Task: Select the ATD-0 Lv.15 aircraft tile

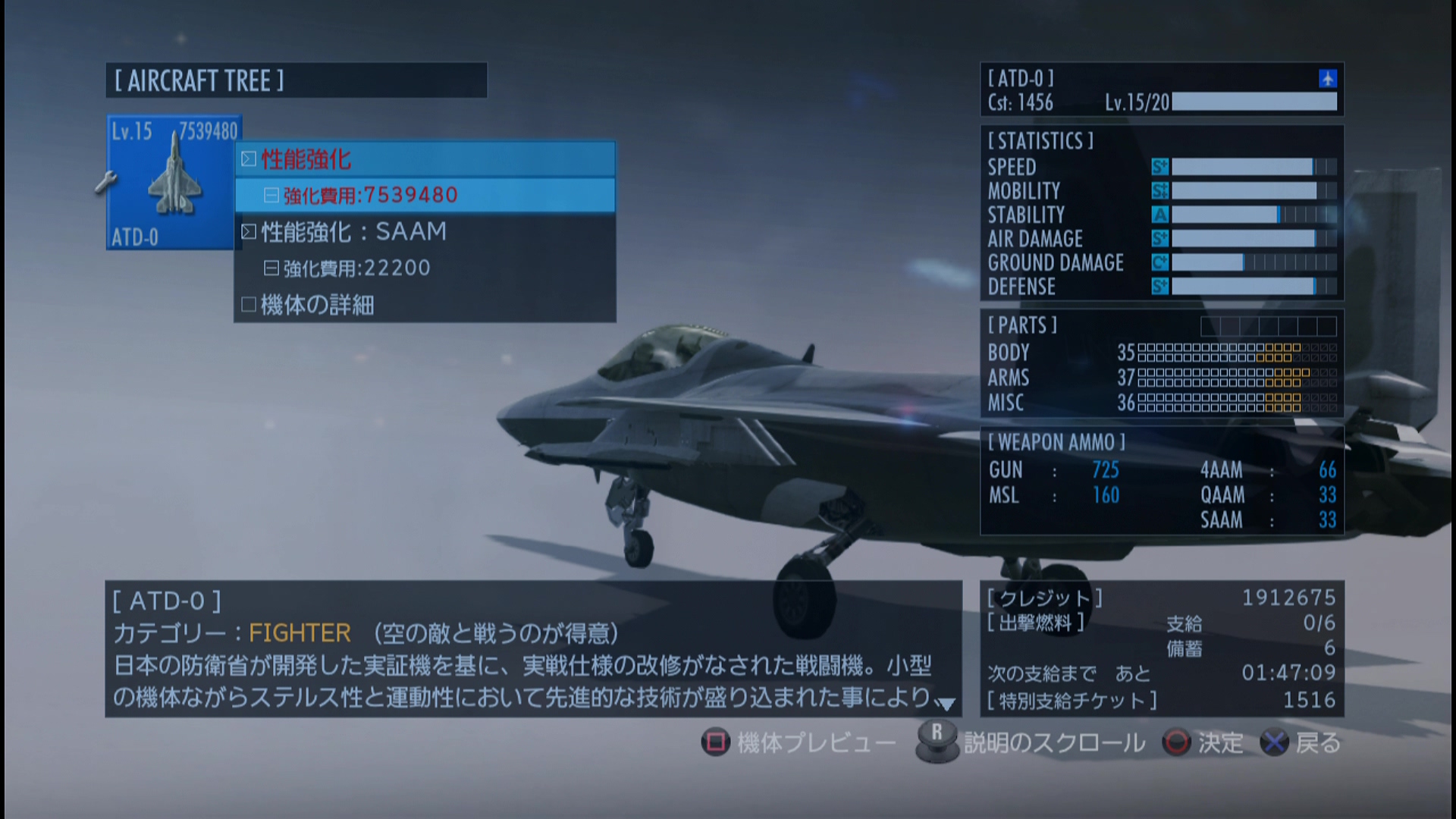Action: coord(173,184)
